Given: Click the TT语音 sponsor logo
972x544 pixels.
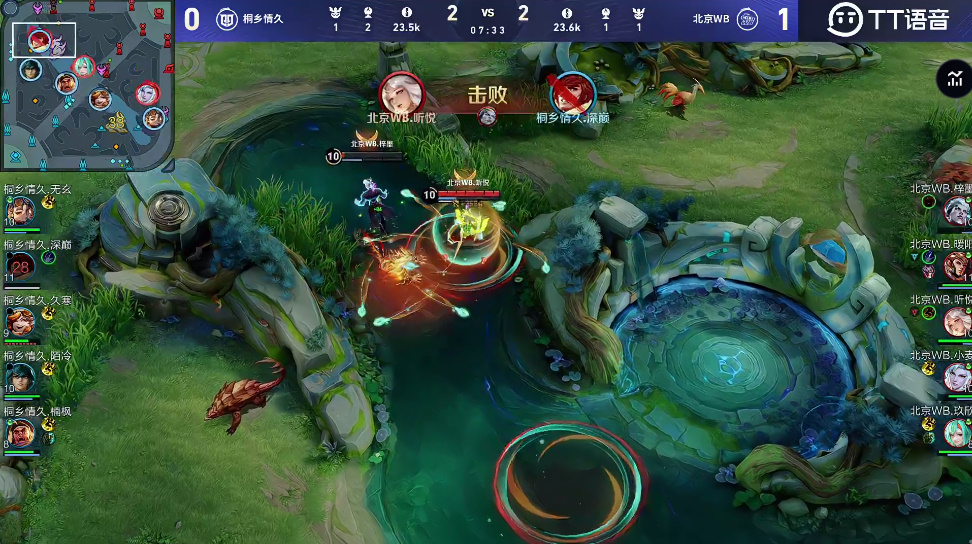Looking at the screenshot, I should [x=885, y=19].
